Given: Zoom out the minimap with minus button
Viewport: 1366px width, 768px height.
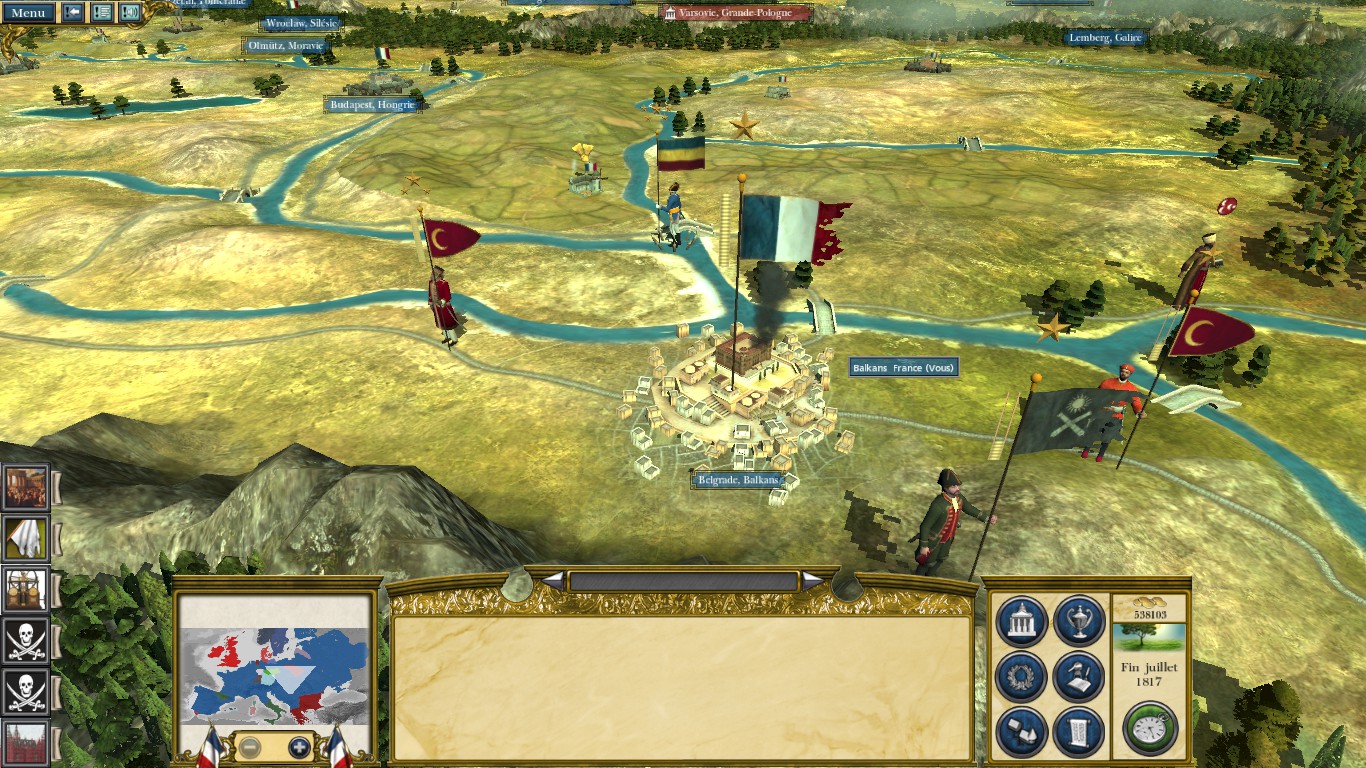Looking at the screenshot, I should [250, 747].
